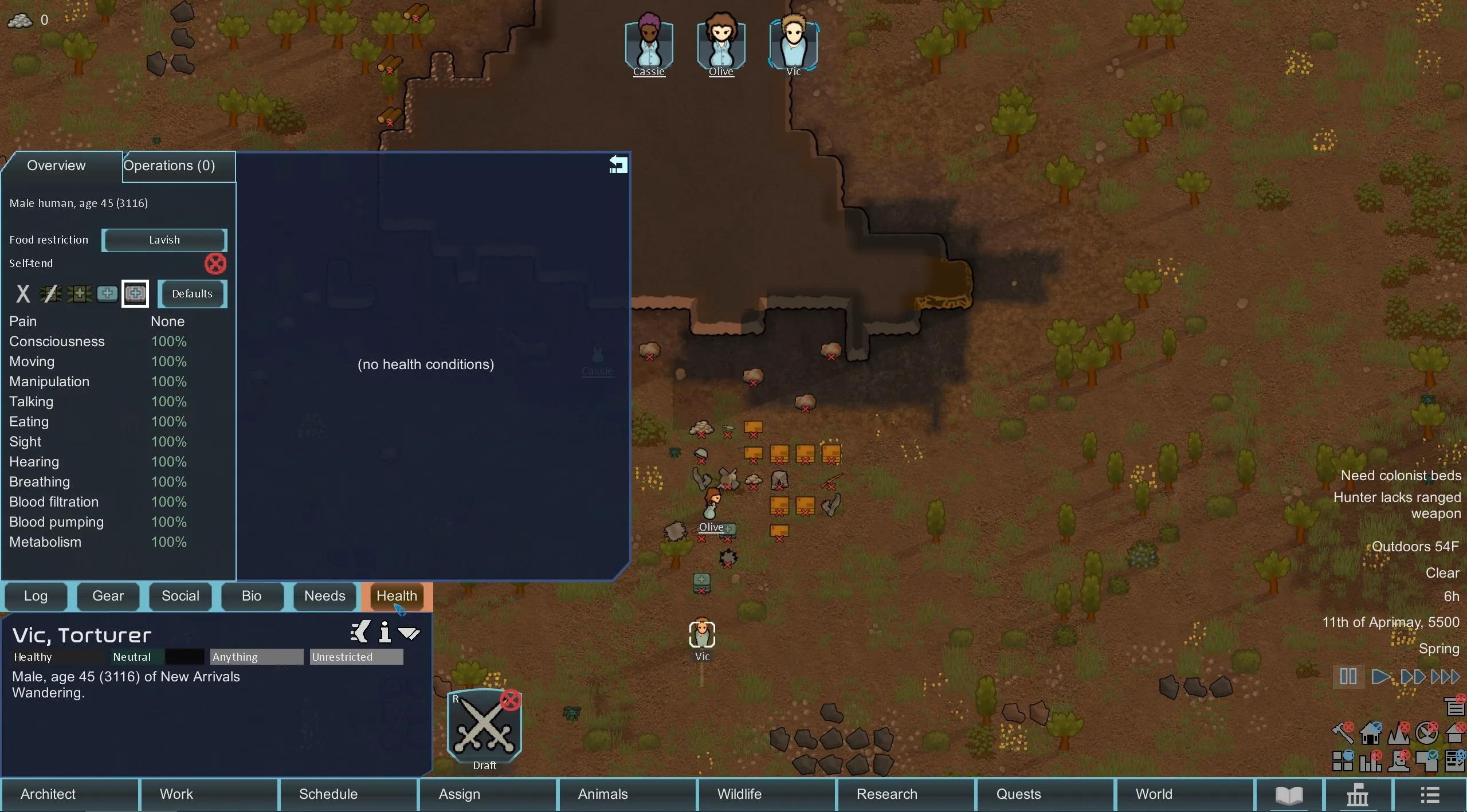Open Vic's Gear tab
The image size is (1467, 812).
click(x=108, y=596)
